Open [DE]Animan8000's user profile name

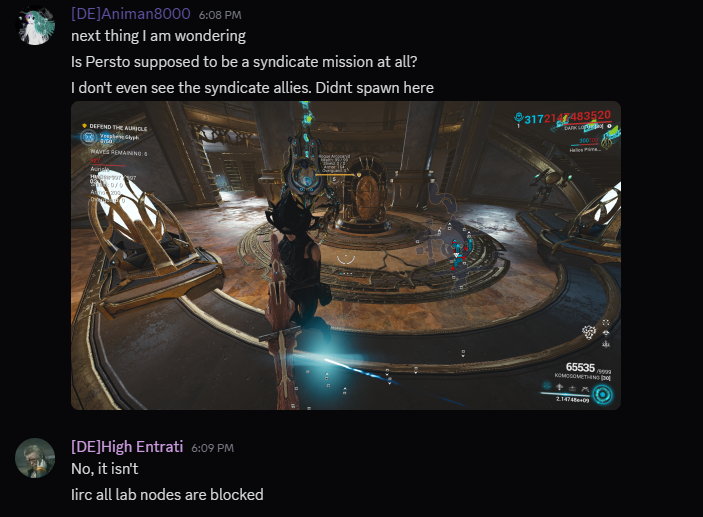tap(130, 13)
